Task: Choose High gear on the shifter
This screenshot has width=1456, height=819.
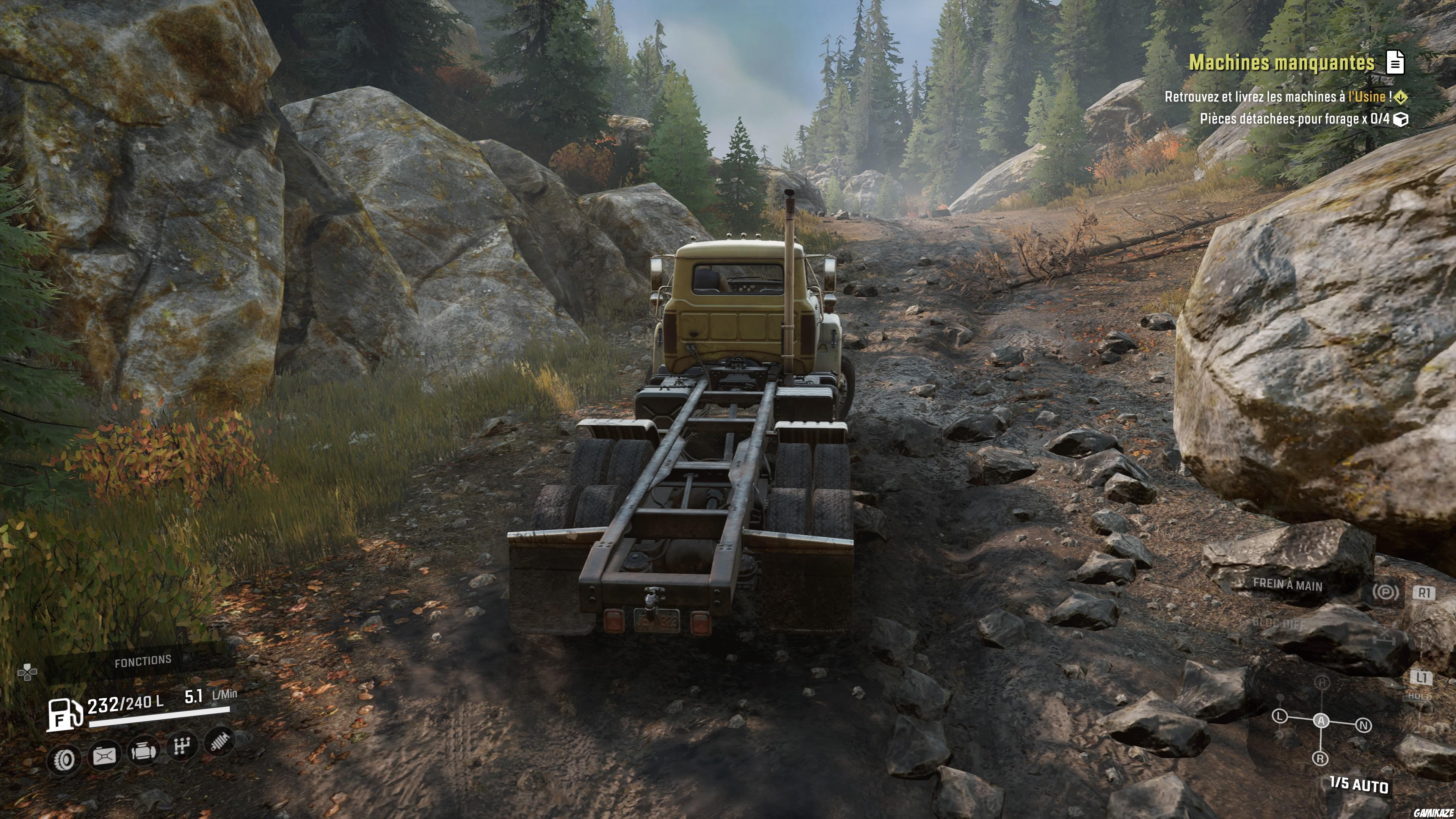Action: pos(1321,682)
